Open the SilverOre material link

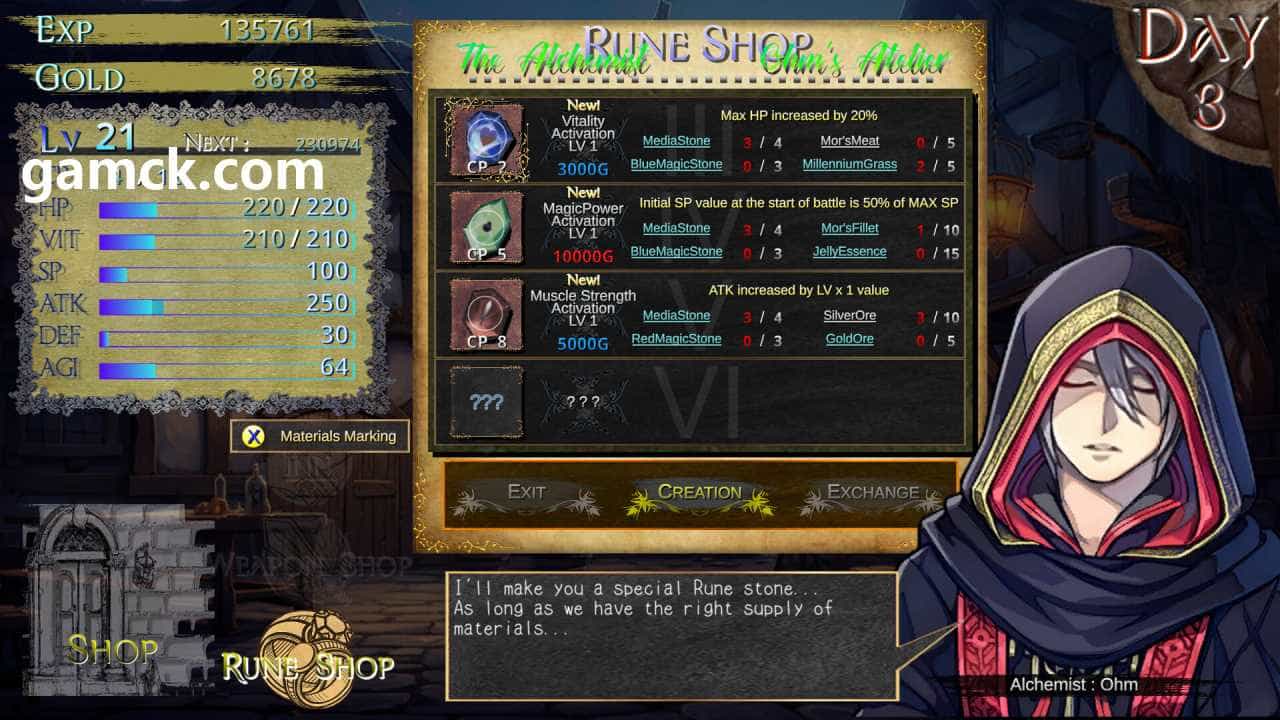point(850,316)
